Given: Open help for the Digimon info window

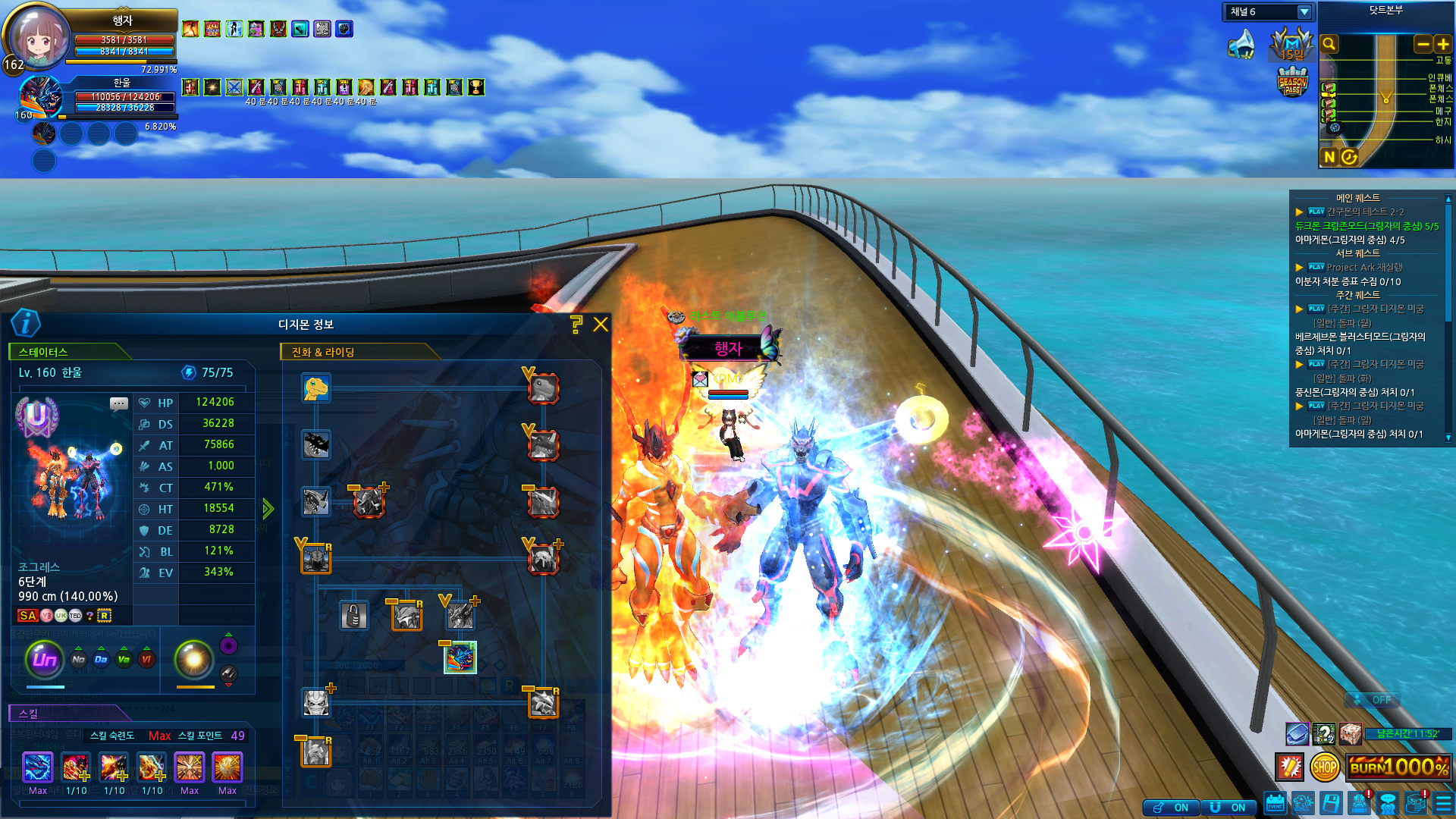Looking at the screenshot, I should click(576, 325).
